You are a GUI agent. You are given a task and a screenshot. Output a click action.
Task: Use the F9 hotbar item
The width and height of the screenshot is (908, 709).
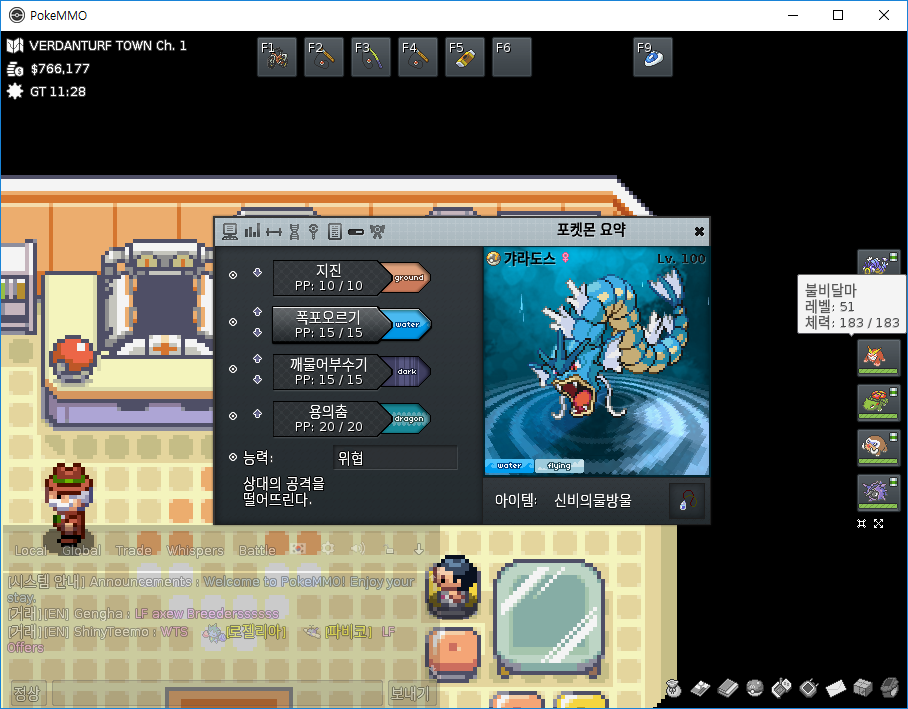[x=652, y=58]
